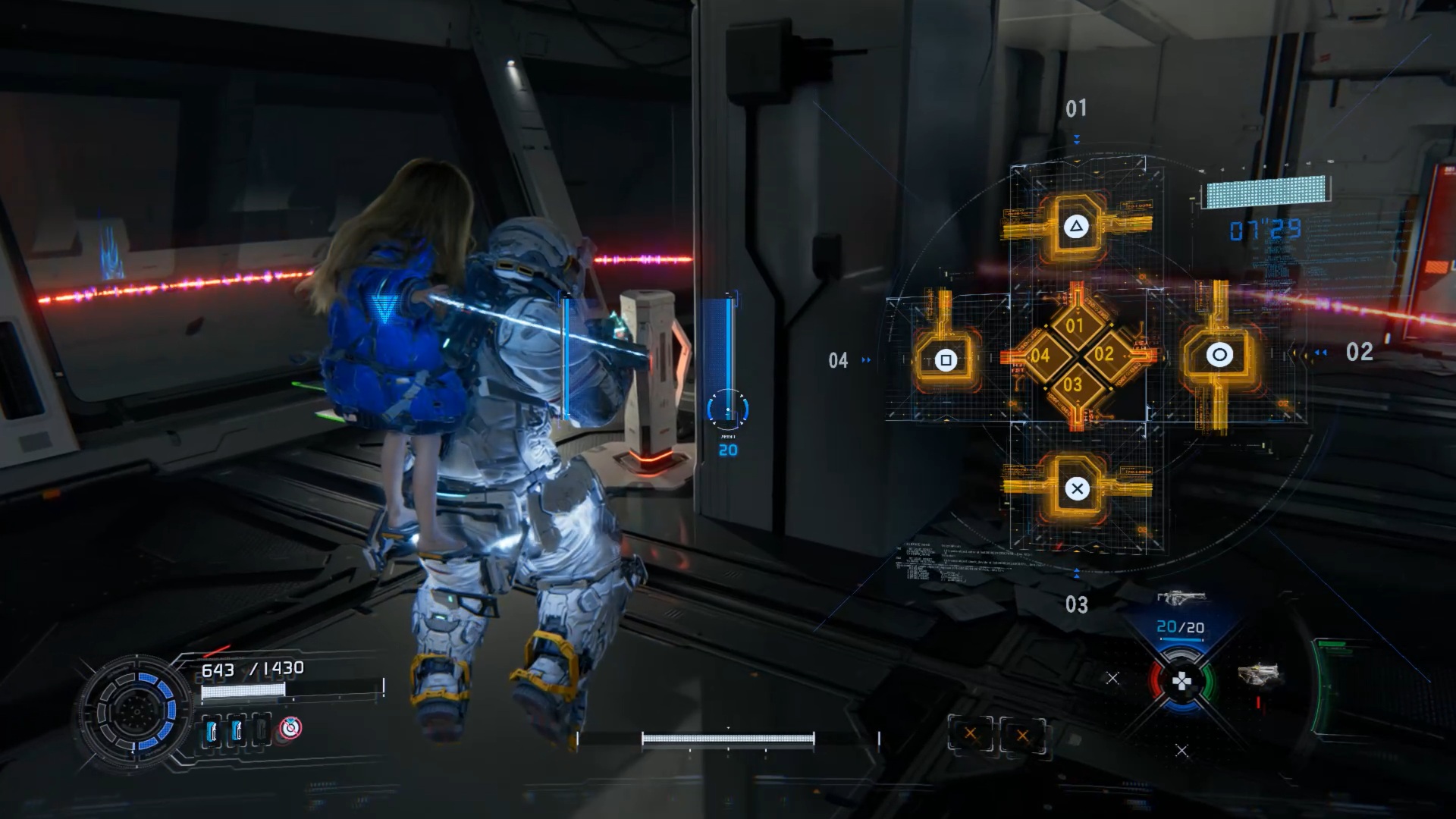Click the center diamond tile labeled 04
Image resolution: width=1456 pixels, height=819 pixels.
click(x=1040, y=355)
